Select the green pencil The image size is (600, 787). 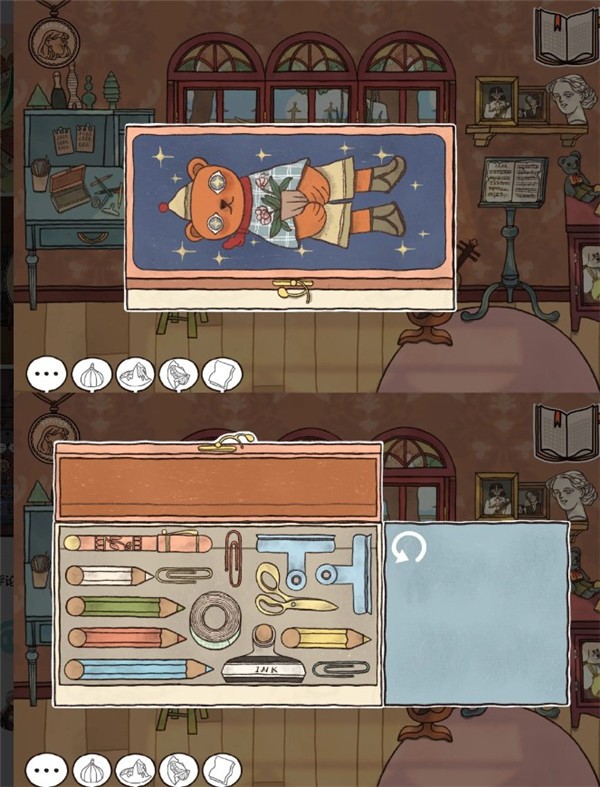[124, 606]
